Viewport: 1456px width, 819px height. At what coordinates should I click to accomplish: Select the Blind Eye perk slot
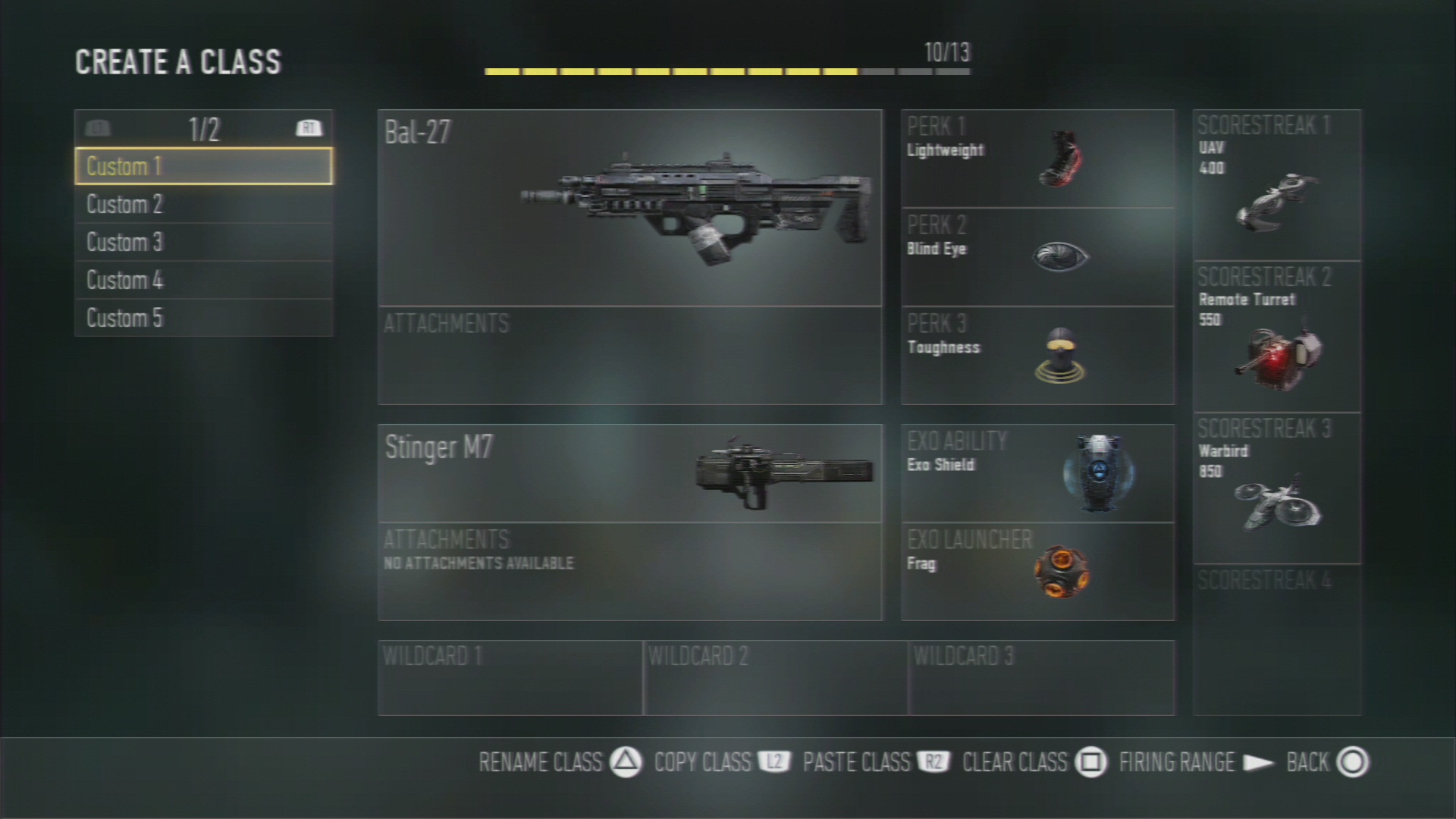(x=1037, y=257)
